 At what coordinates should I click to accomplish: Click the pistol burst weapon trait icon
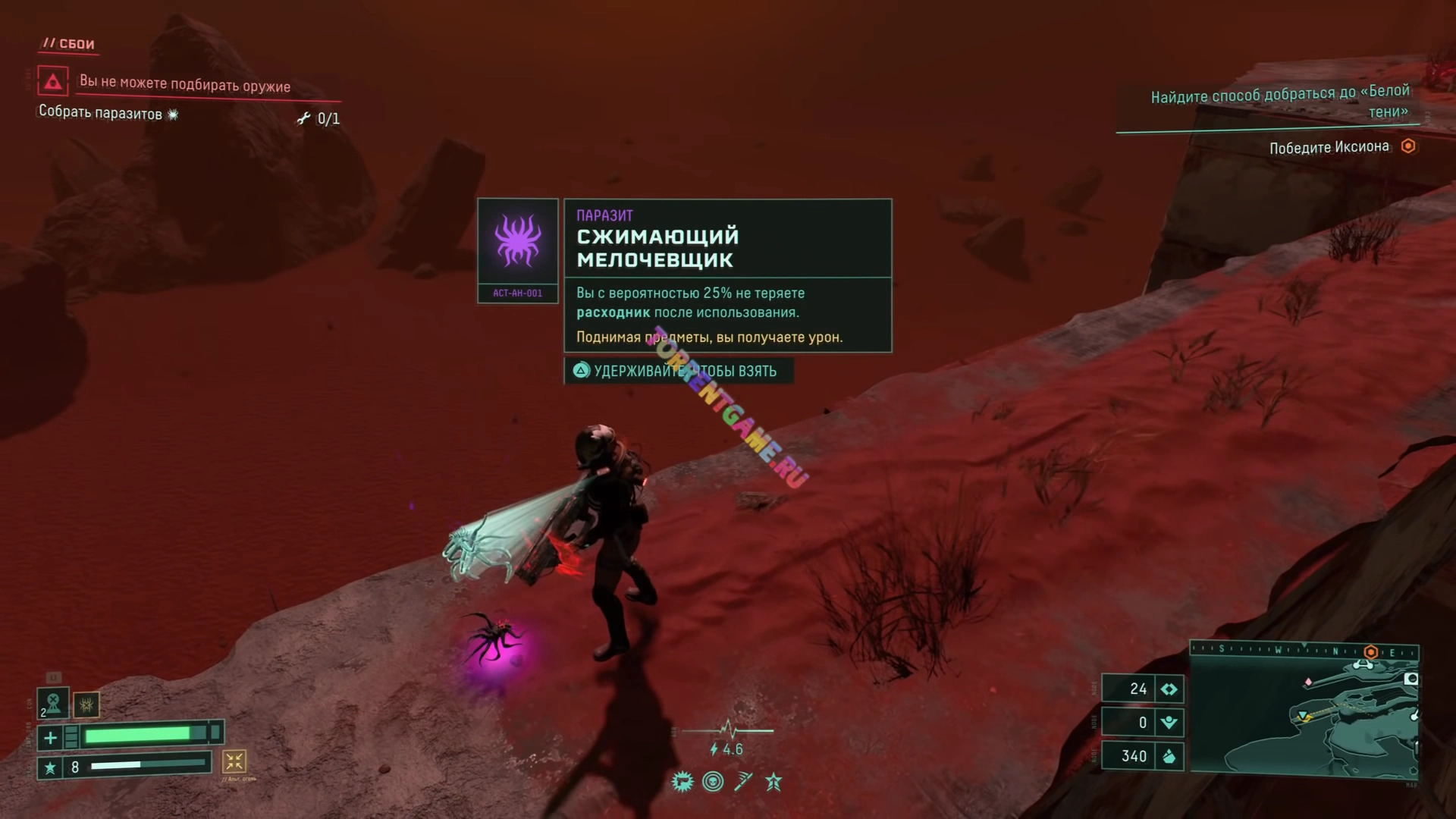[682, 782]
